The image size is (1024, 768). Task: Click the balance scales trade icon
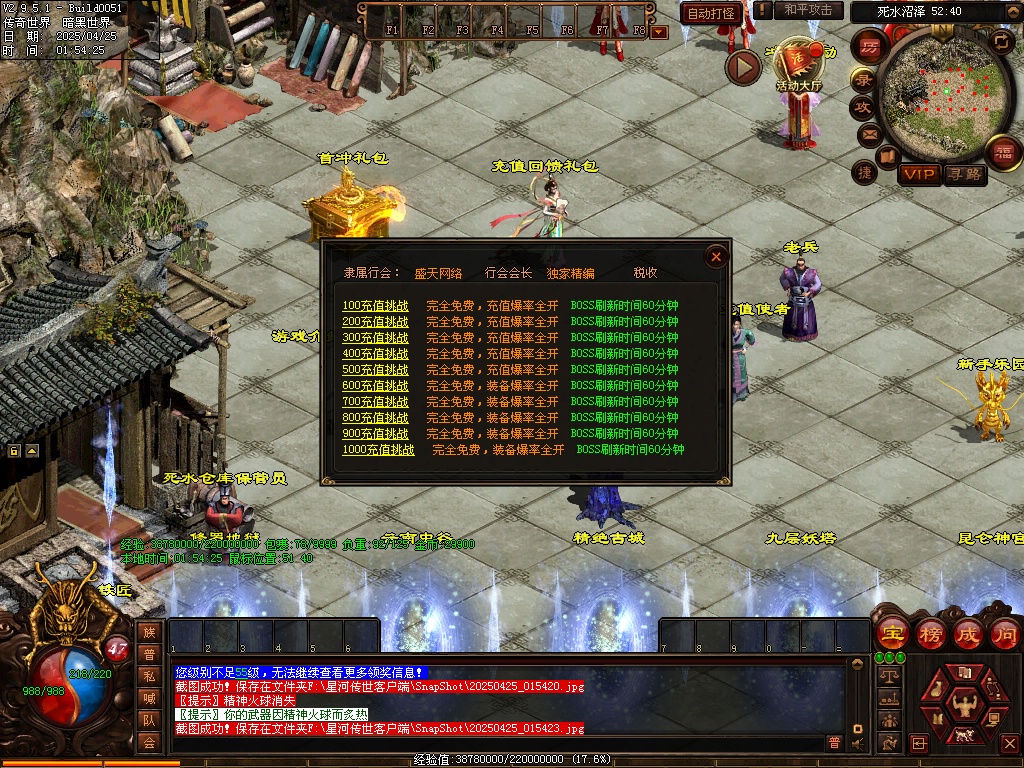coord(888,676)
